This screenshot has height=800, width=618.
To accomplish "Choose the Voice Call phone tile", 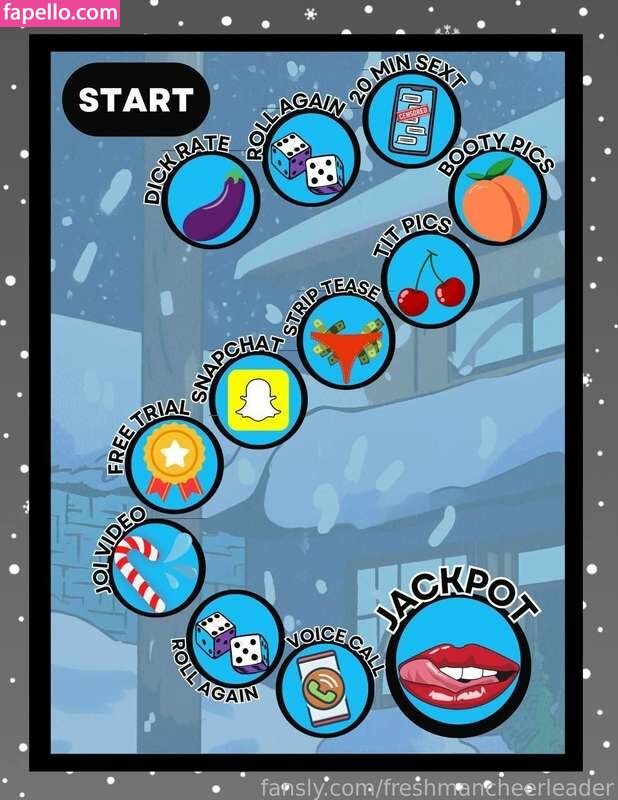I will (x=325, y=688).
